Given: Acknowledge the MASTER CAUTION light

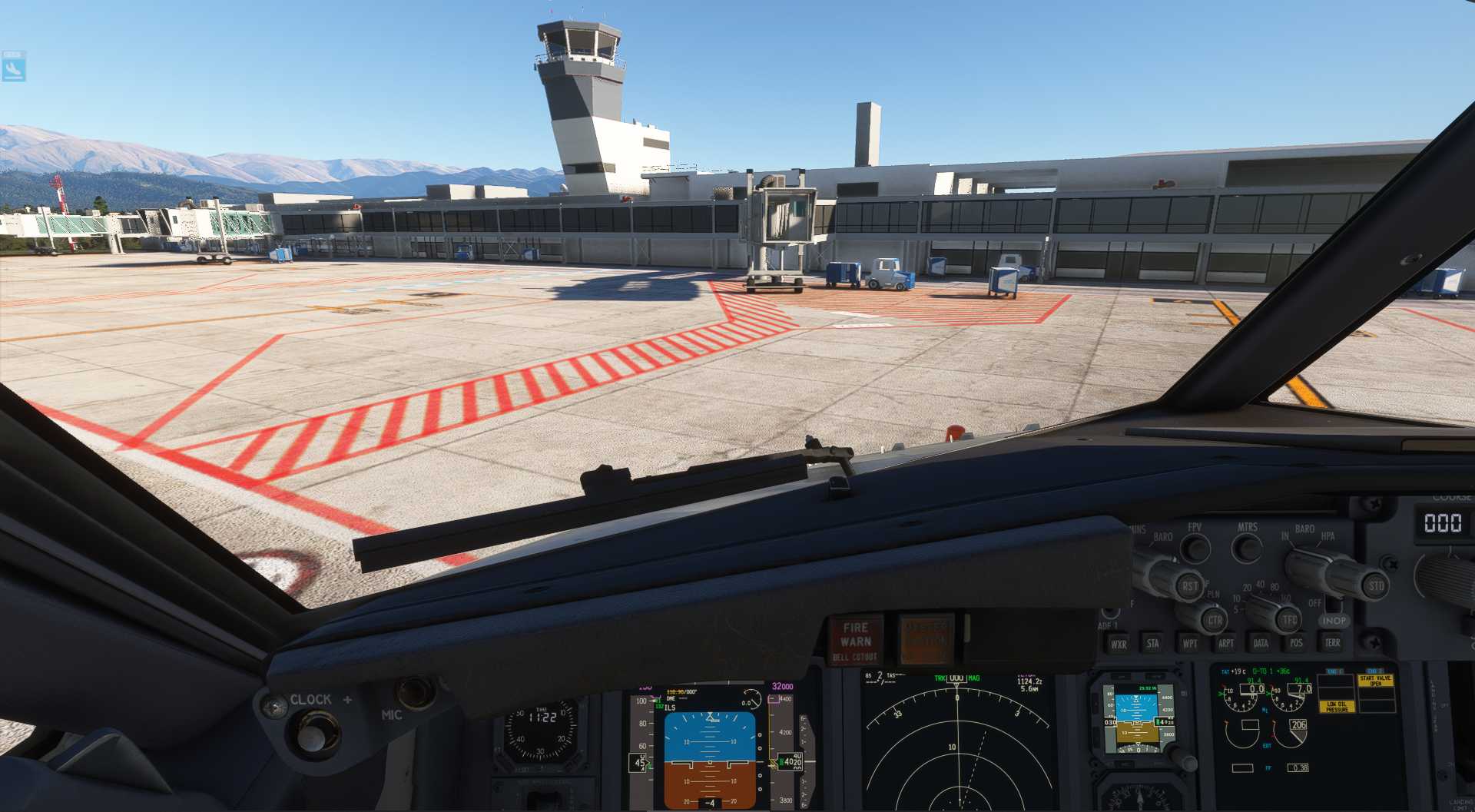Looking at the screenshot, I should tap(926, 638).
